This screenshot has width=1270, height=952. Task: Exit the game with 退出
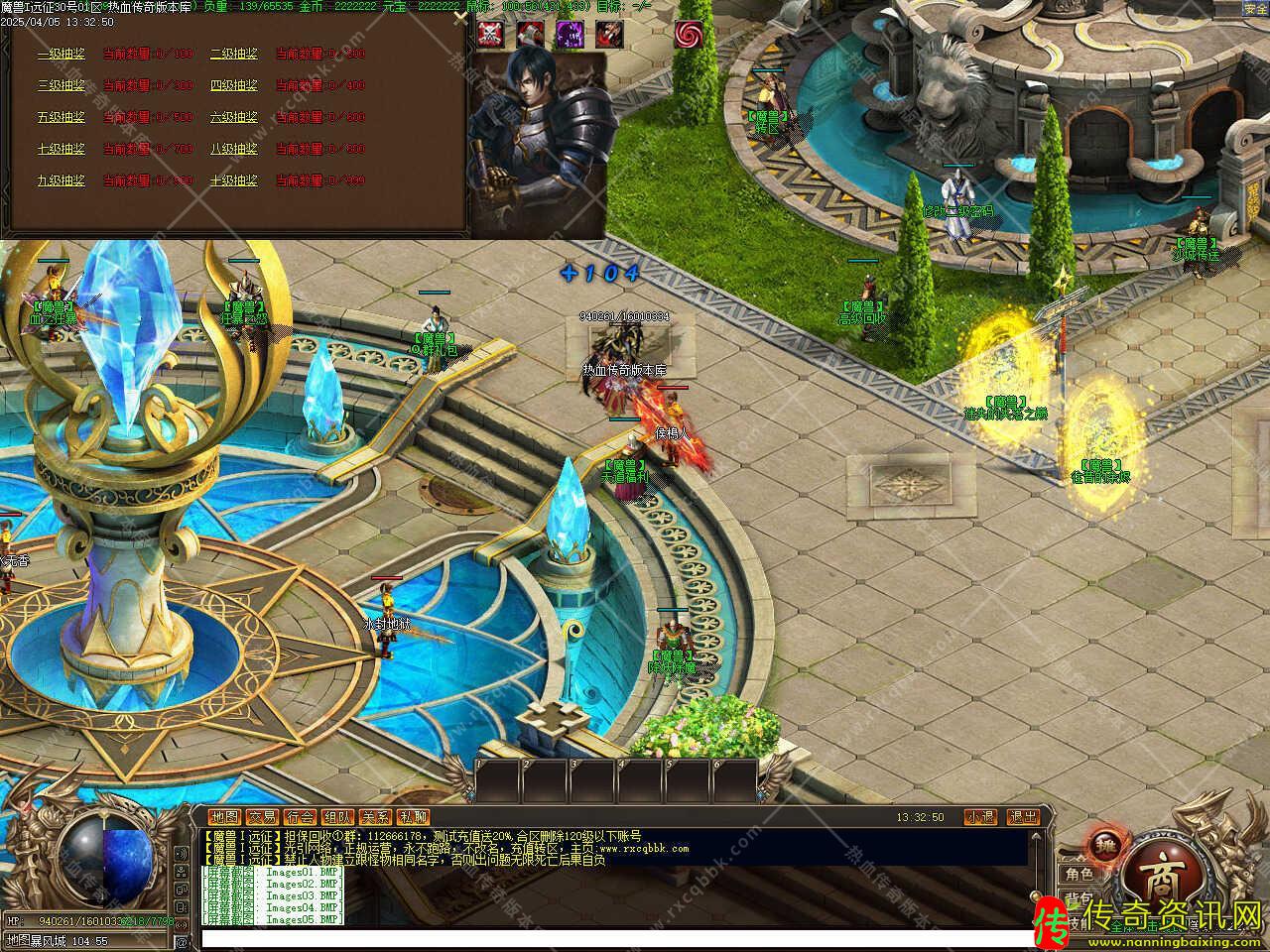[1023, 817]
